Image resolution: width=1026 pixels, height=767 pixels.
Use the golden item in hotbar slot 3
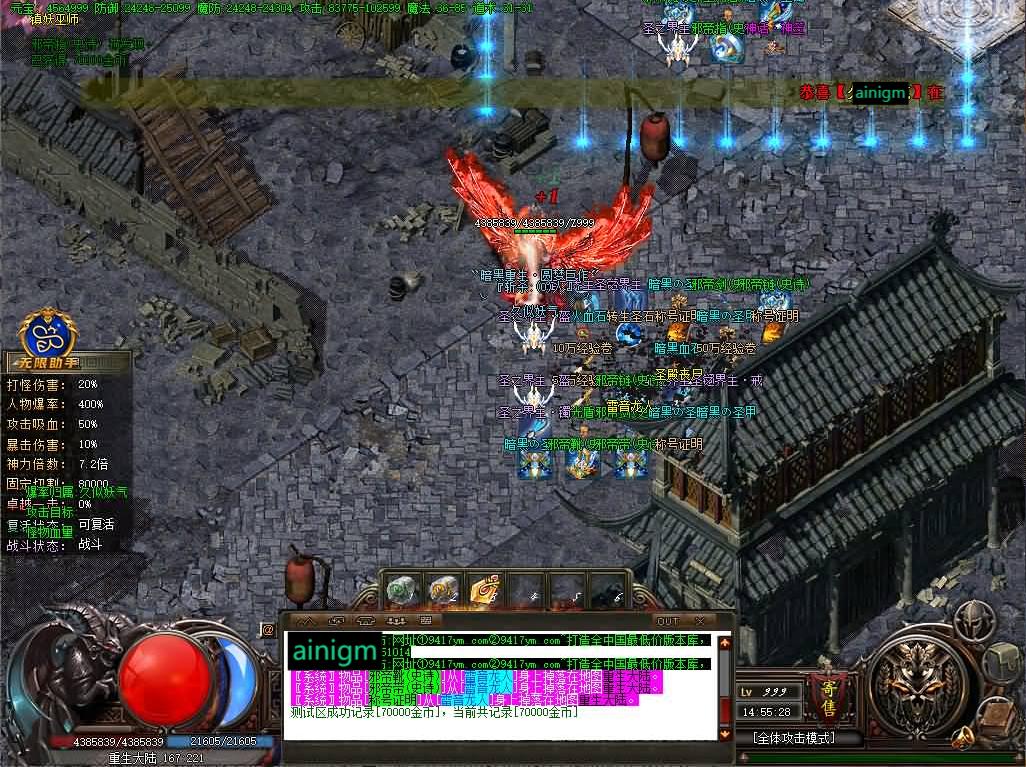point(485,590)
